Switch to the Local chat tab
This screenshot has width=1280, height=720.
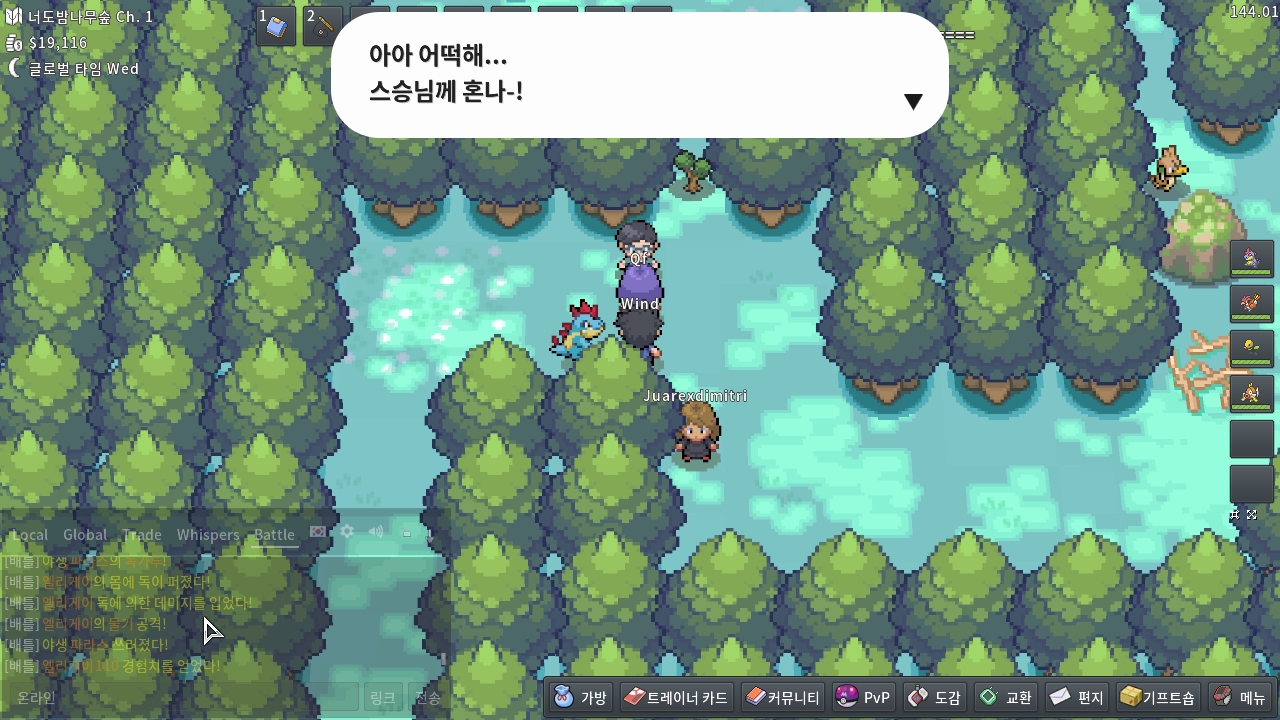coord(30,535)
